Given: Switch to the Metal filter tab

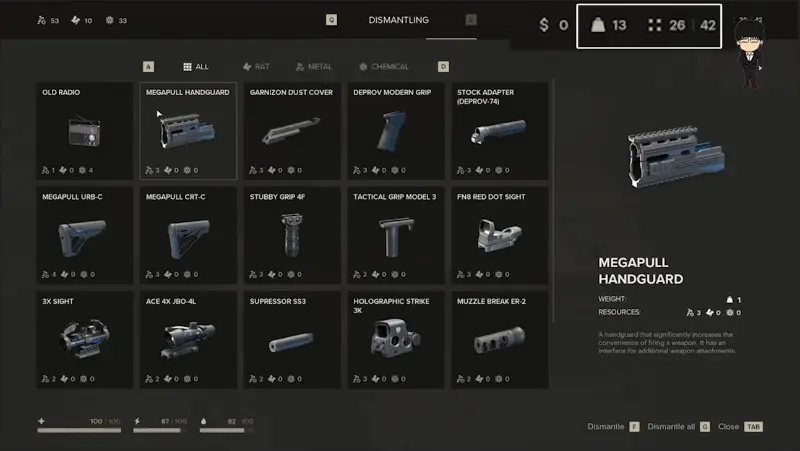Looking at the screenshot, I should click(314, 67).
